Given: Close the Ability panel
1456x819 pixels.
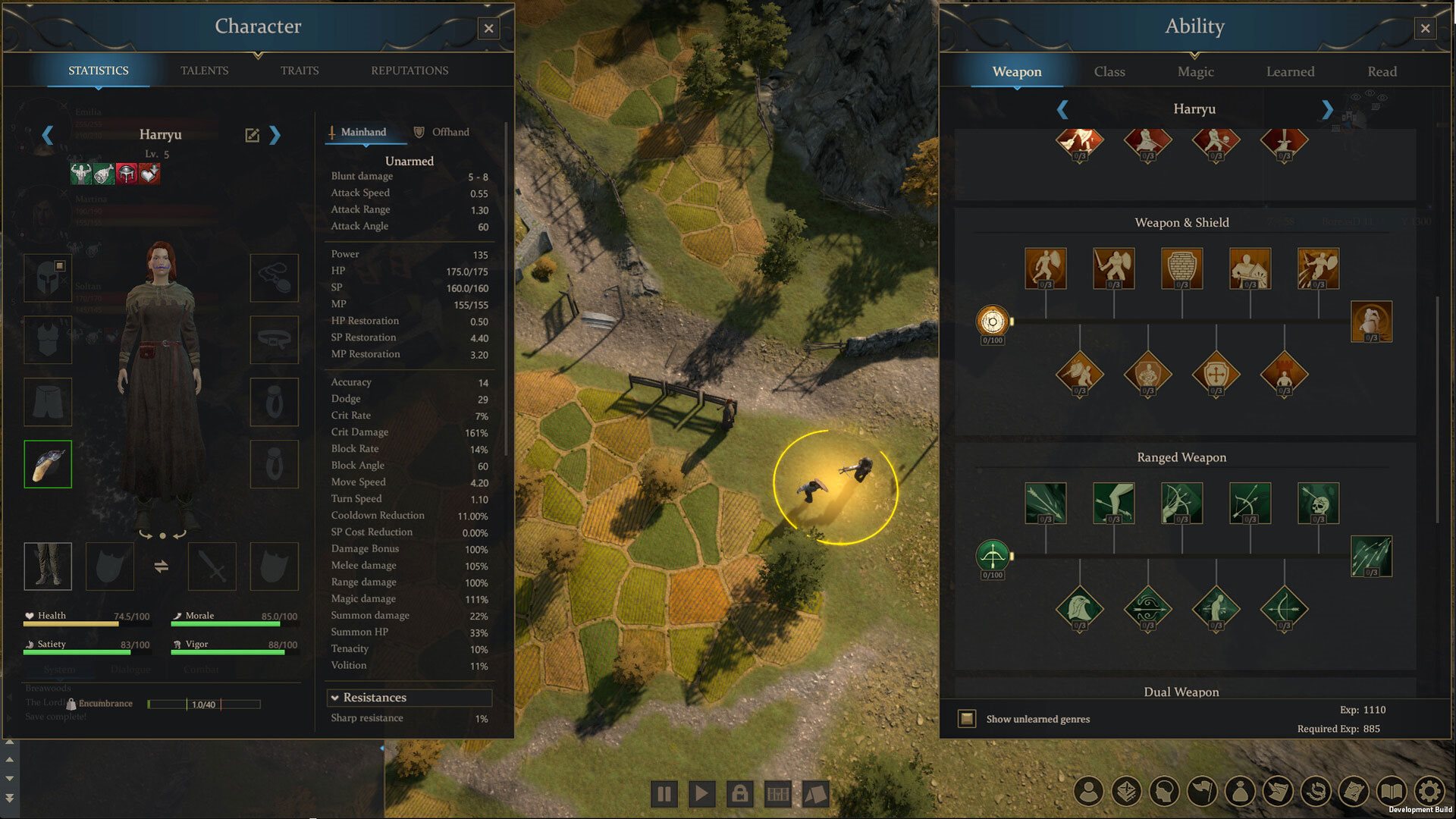Looking at the screenshot, I should 1425,29.
